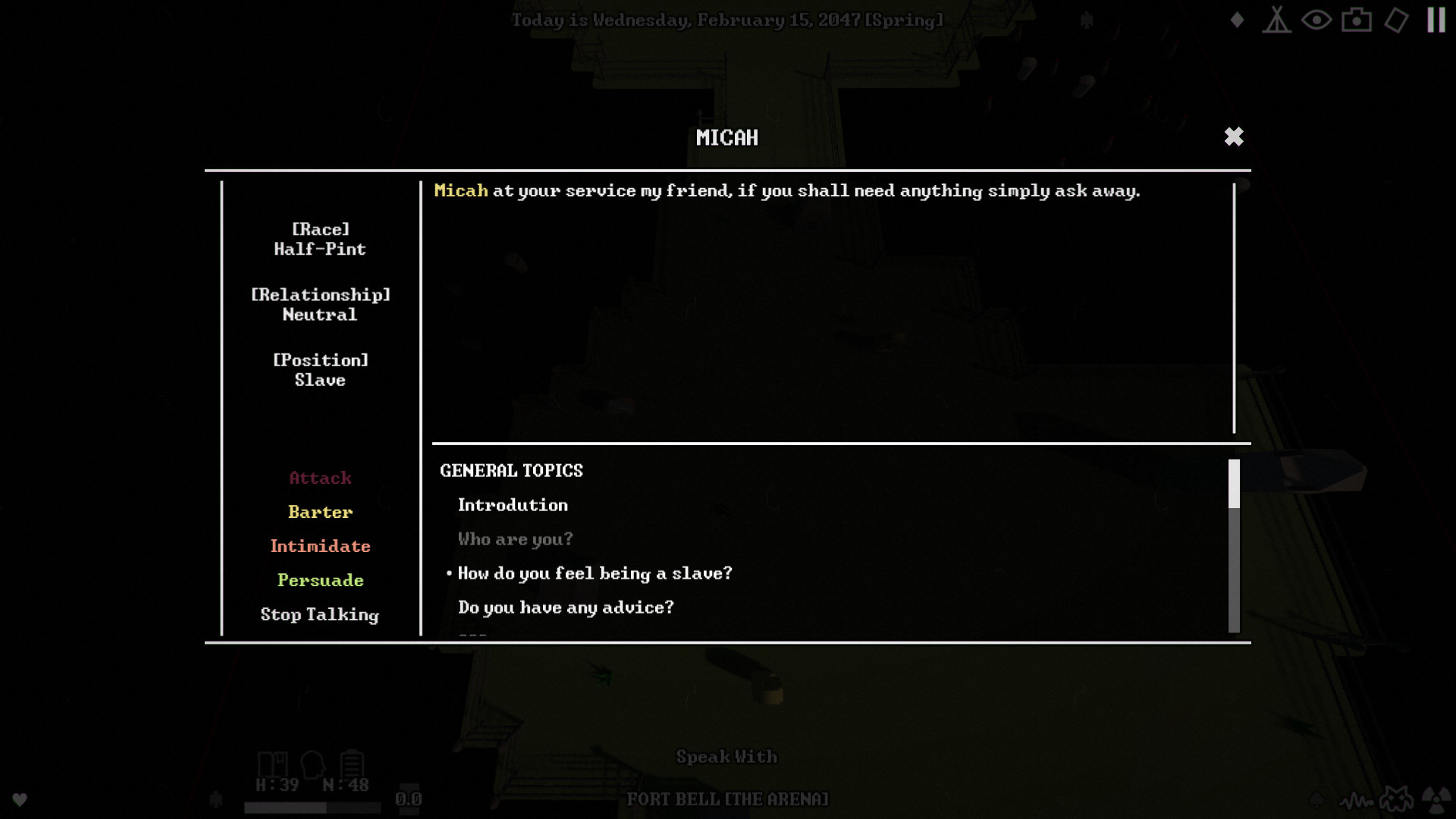Select the character head icon next to H:39

313,764
